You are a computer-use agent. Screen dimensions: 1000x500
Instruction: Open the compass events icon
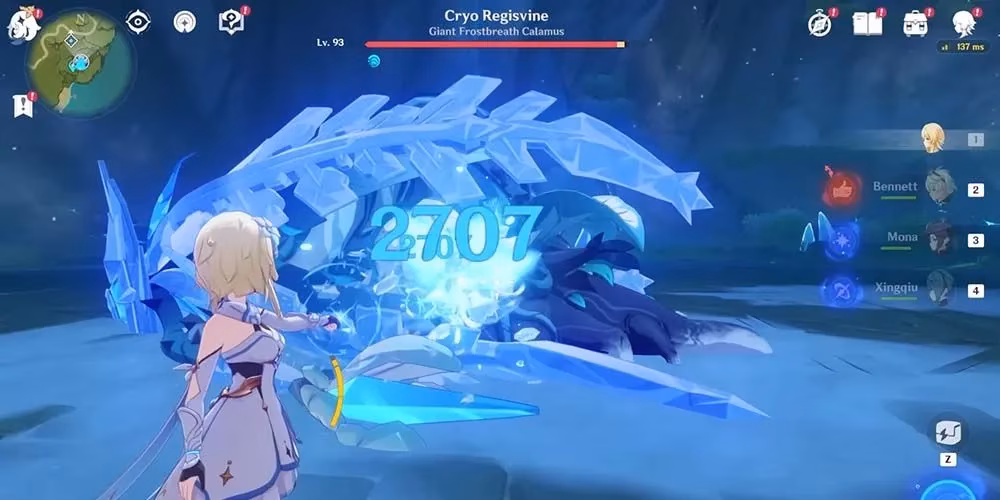point(820,24)
